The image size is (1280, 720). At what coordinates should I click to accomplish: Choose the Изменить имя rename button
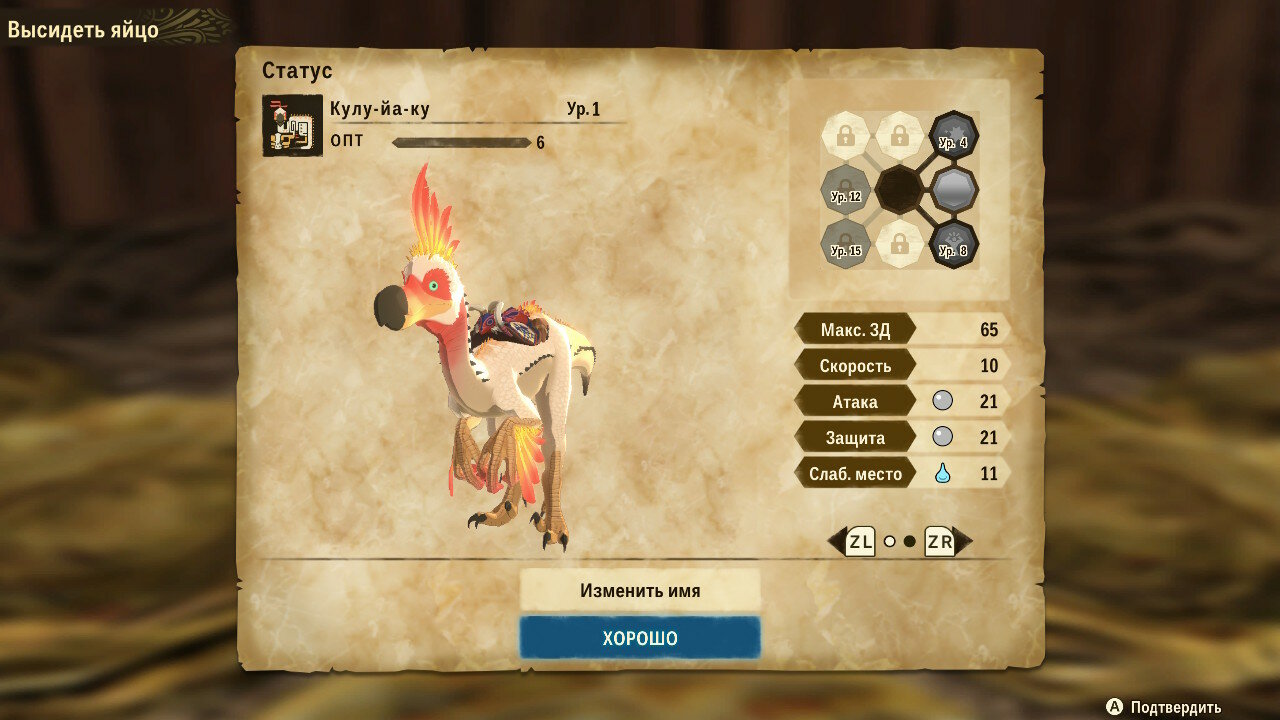coord(640,590)
